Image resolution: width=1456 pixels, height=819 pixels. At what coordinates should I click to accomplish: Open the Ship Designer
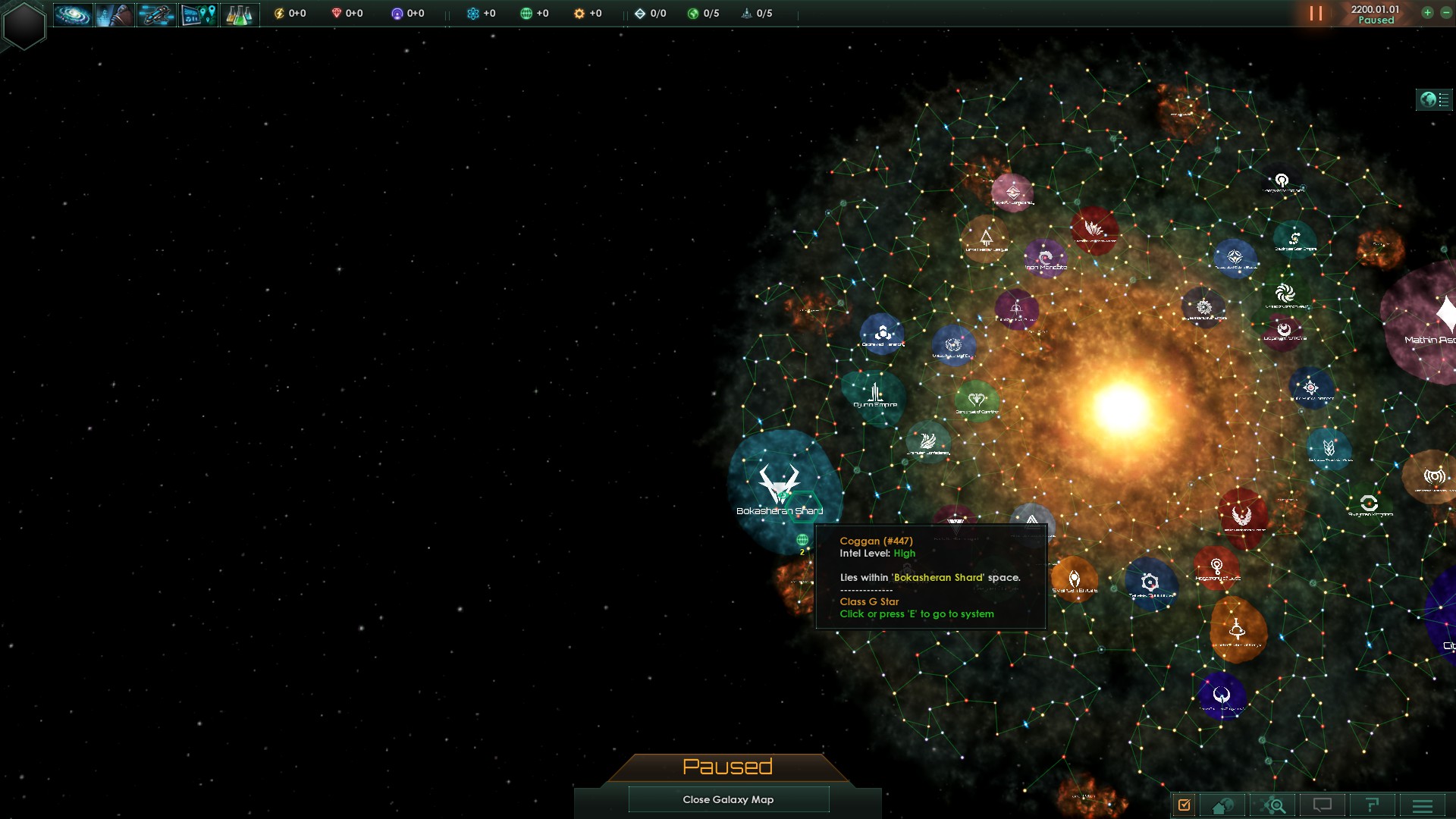[x=155, y=14]
